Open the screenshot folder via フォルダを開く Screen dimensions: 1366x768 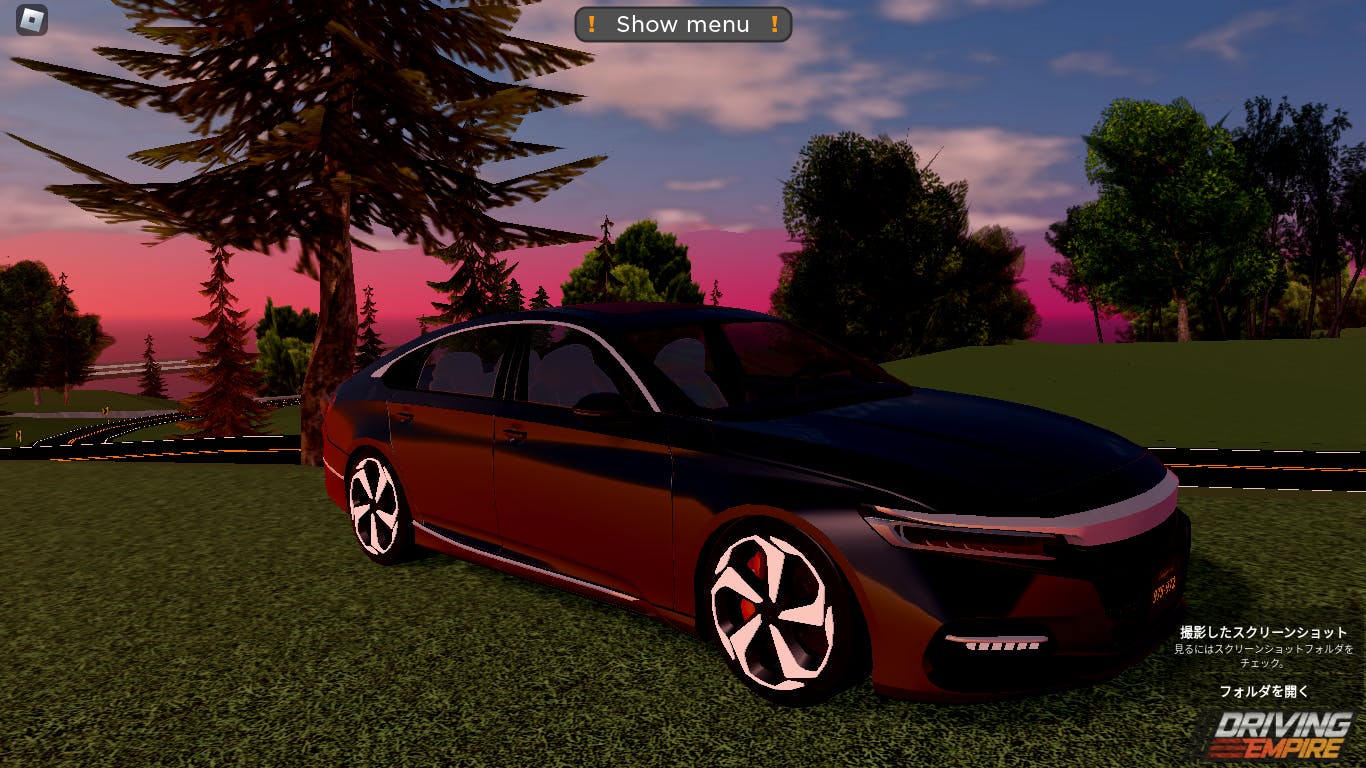click(1263, 691)
